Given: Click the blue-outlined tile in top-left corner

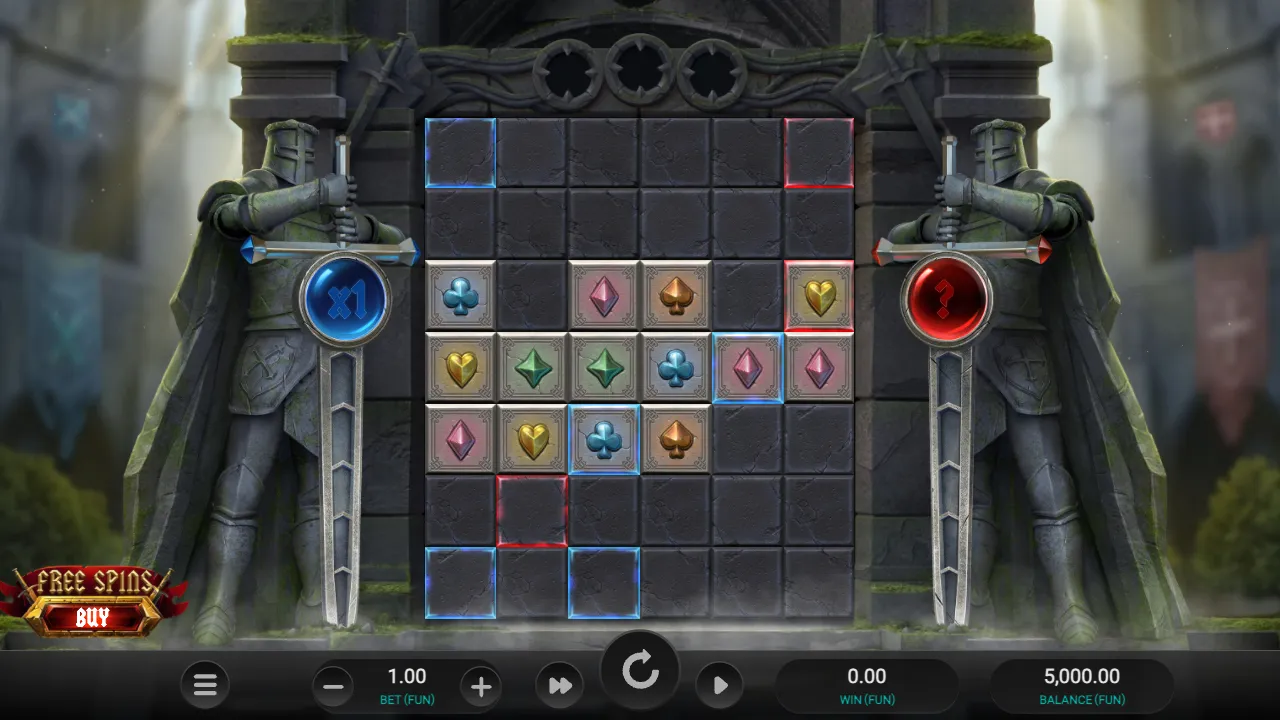Looking at the screenshot, I should [x=460, y=152].
